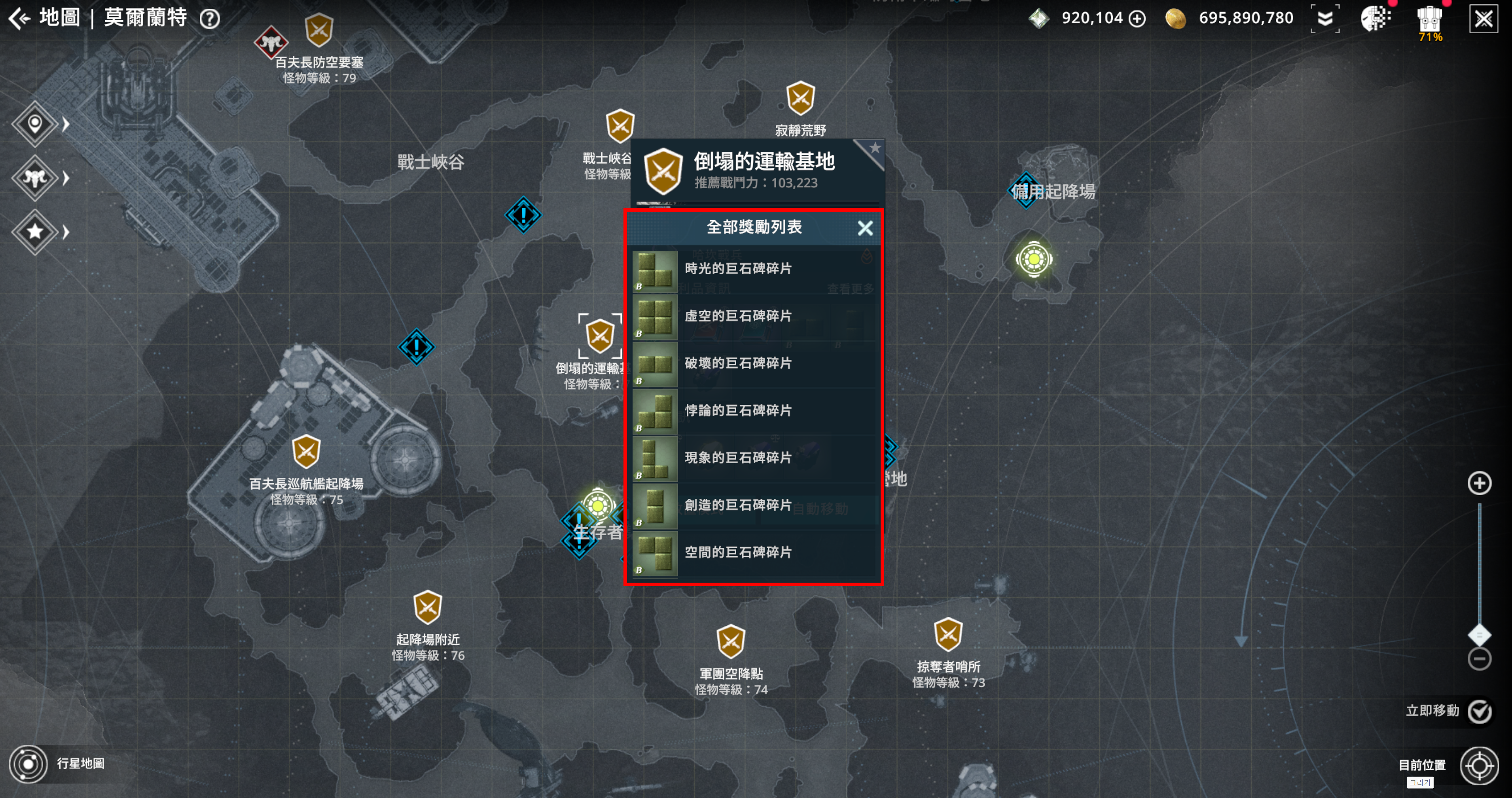This screenshot has height=798, width=1512.
Task: Choose the 空間的巨石碑碎片 reward row
Action: coord(754,553)
